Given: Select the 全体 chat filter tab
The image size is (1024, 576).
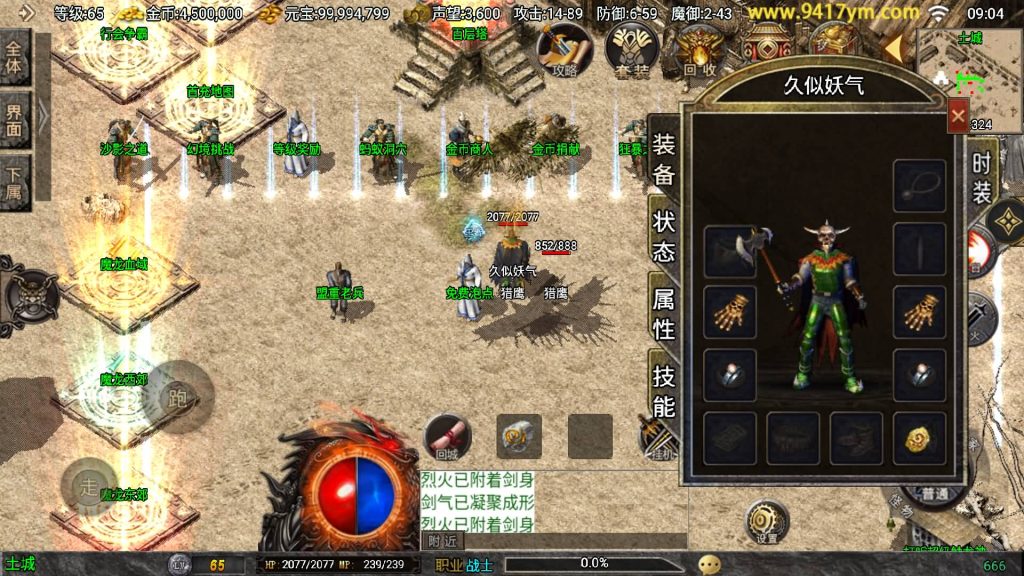Looking at the screenshot, I should tap(15, 58).
